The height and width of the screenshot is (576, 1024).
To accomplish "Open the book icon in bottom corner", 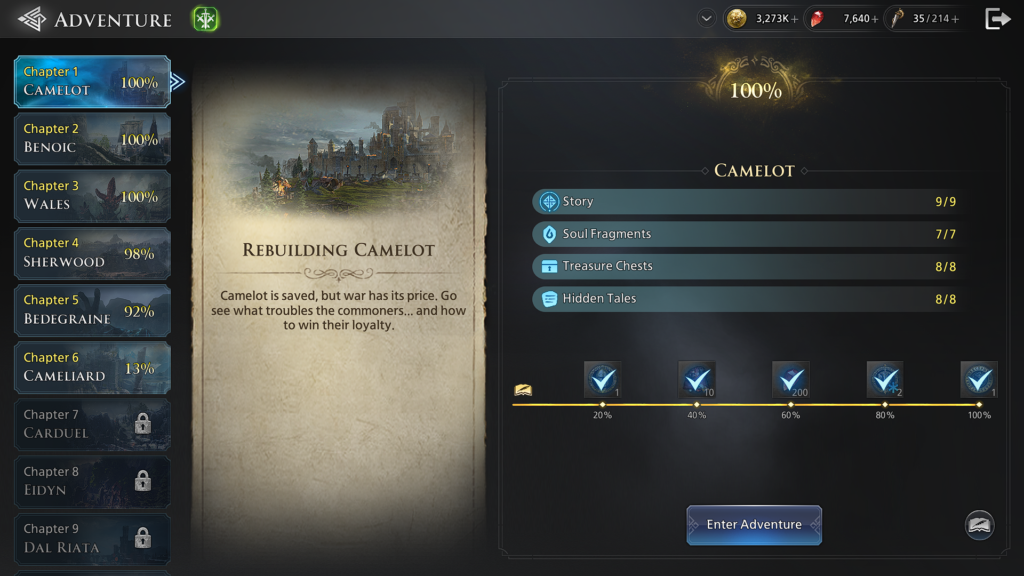I will (x=979, y=525).
